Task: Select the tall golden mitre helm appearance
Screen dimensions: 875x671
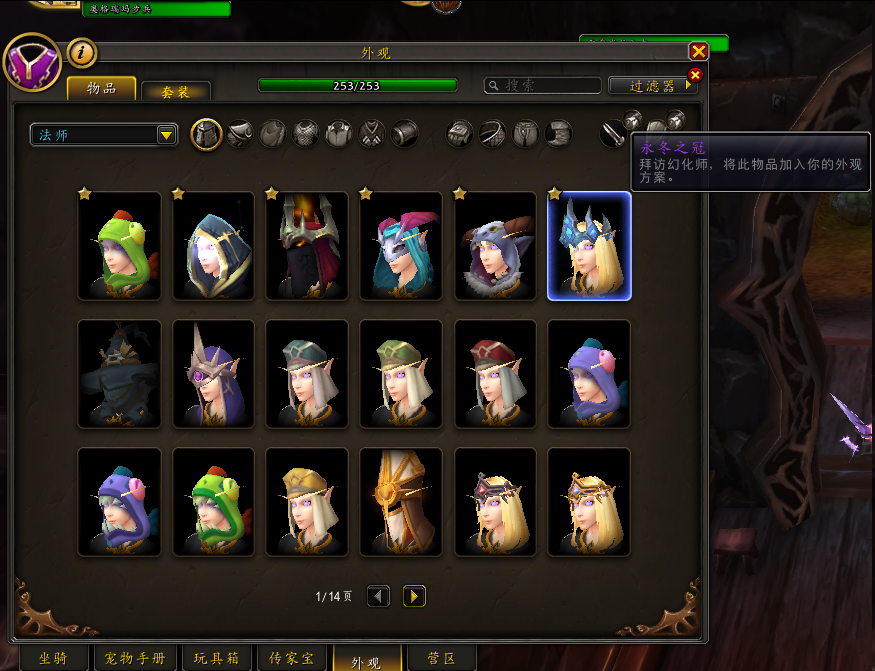Action: pyautogui.click(x=401, y=502)
